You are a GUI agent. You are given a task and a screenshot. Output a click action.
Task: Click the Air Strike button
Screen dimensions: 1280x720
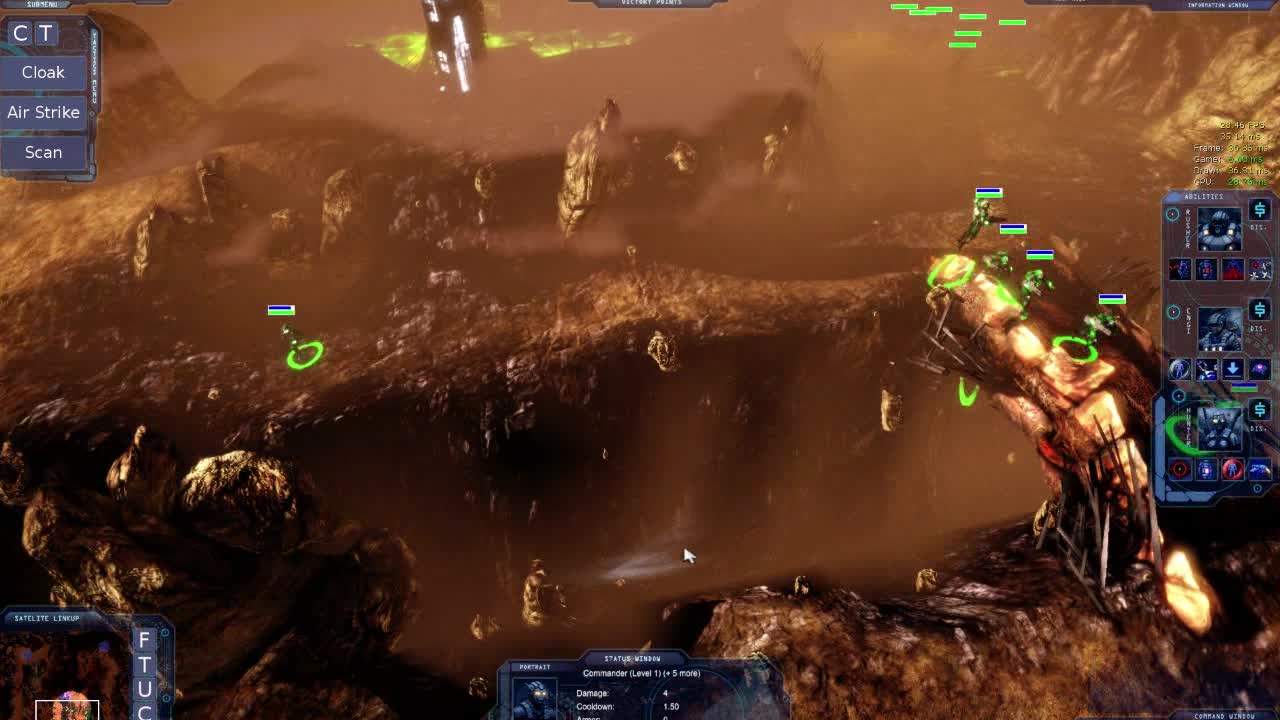(x=43, y=111)
